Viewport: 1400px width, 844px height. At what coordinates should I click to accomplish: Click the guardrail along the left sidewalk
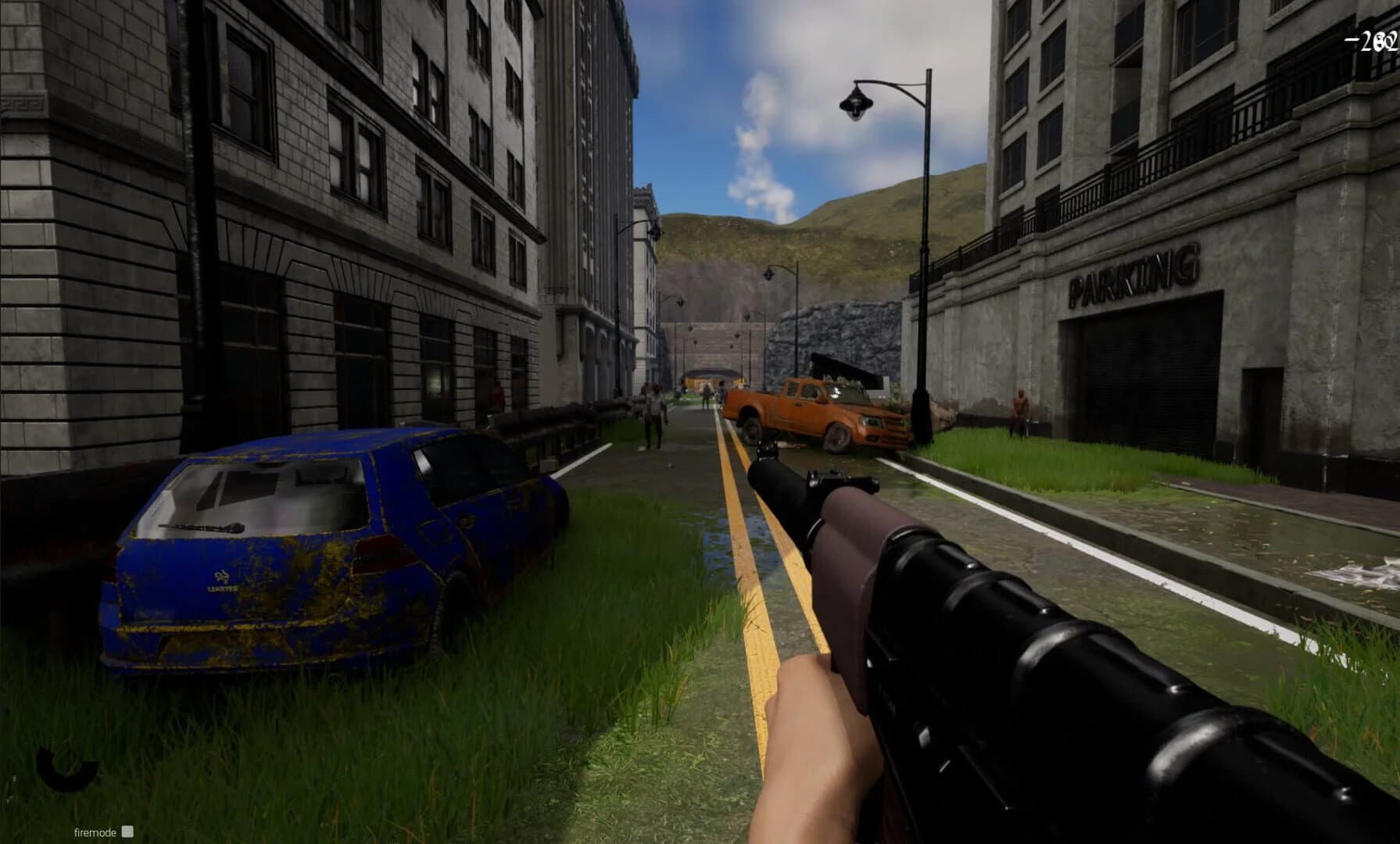[x=555, y=418]
